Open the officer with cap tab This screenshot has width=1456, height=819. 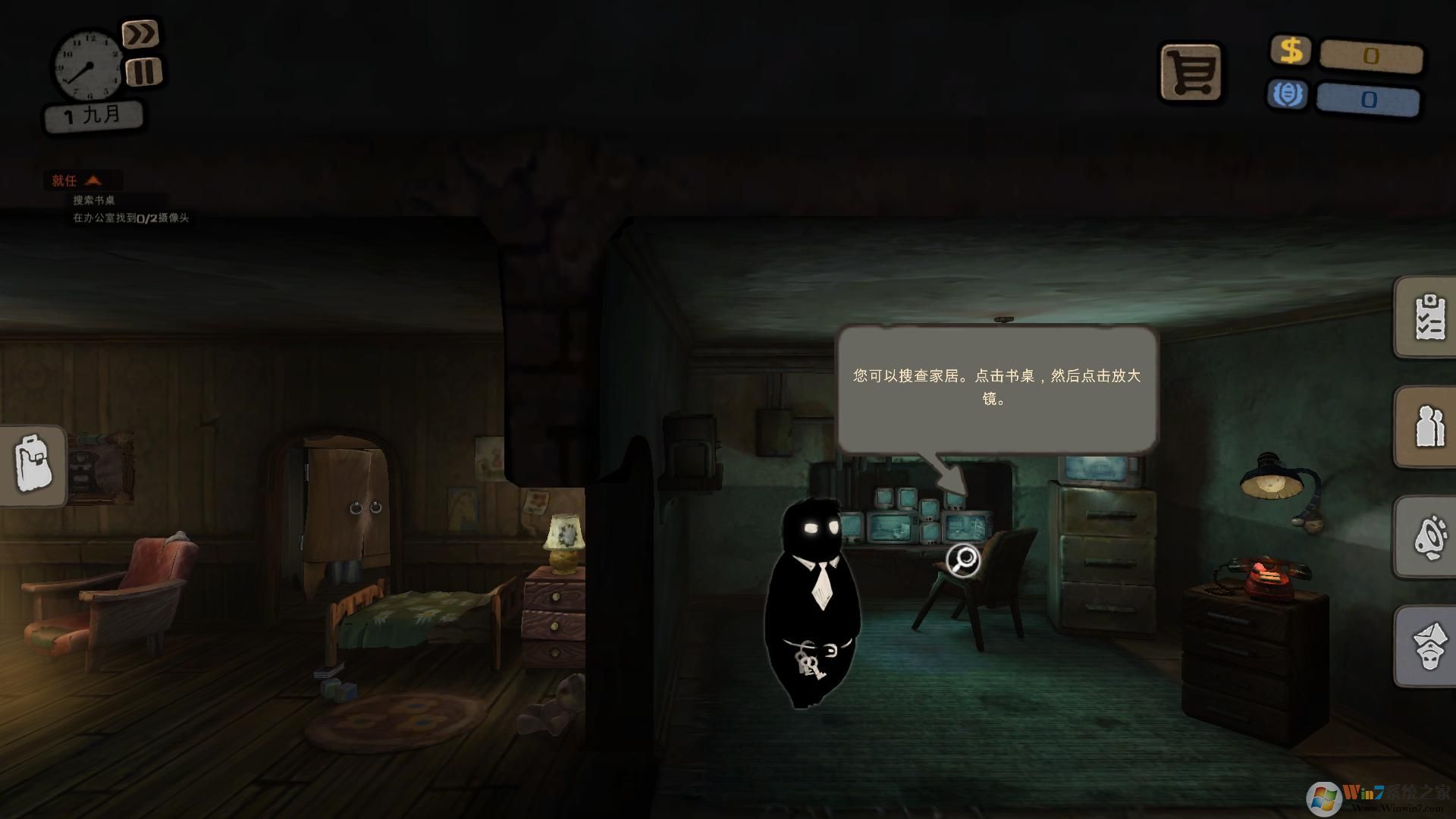pyautogui.click(x=1429, y=647)
